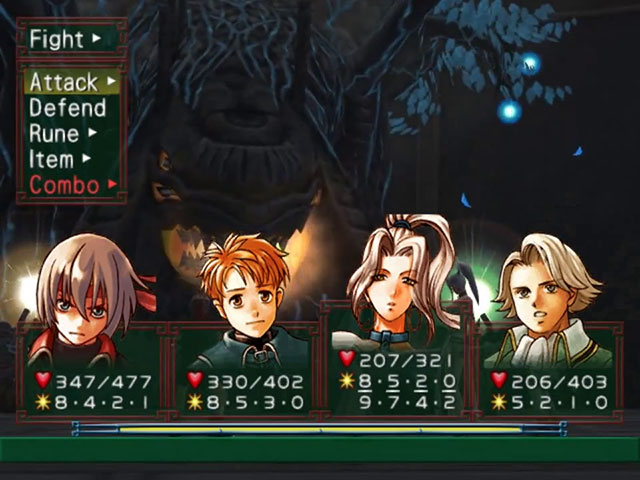Pick the ponytailed woman's portrait
This screenshot has height=480, width=640.
(400, 280)
